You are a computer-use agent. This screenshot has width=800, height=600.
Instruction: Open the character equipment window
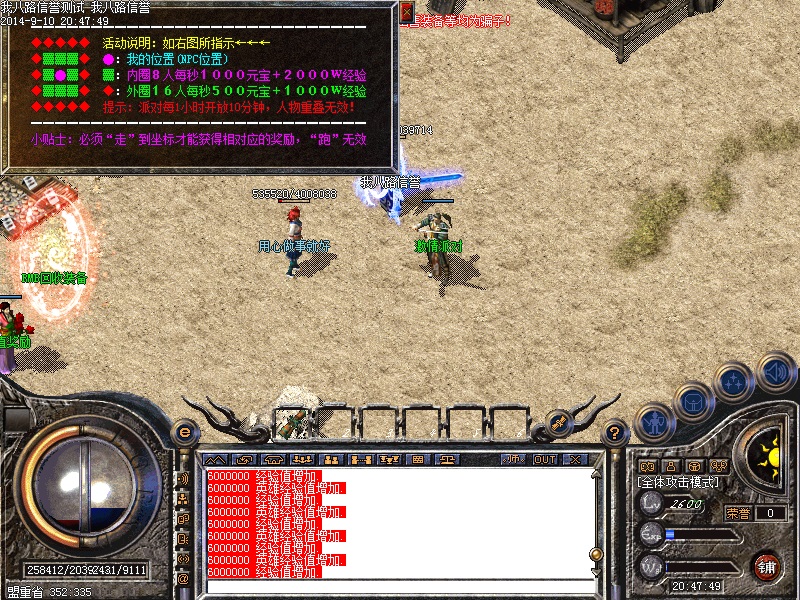[655, 421]
